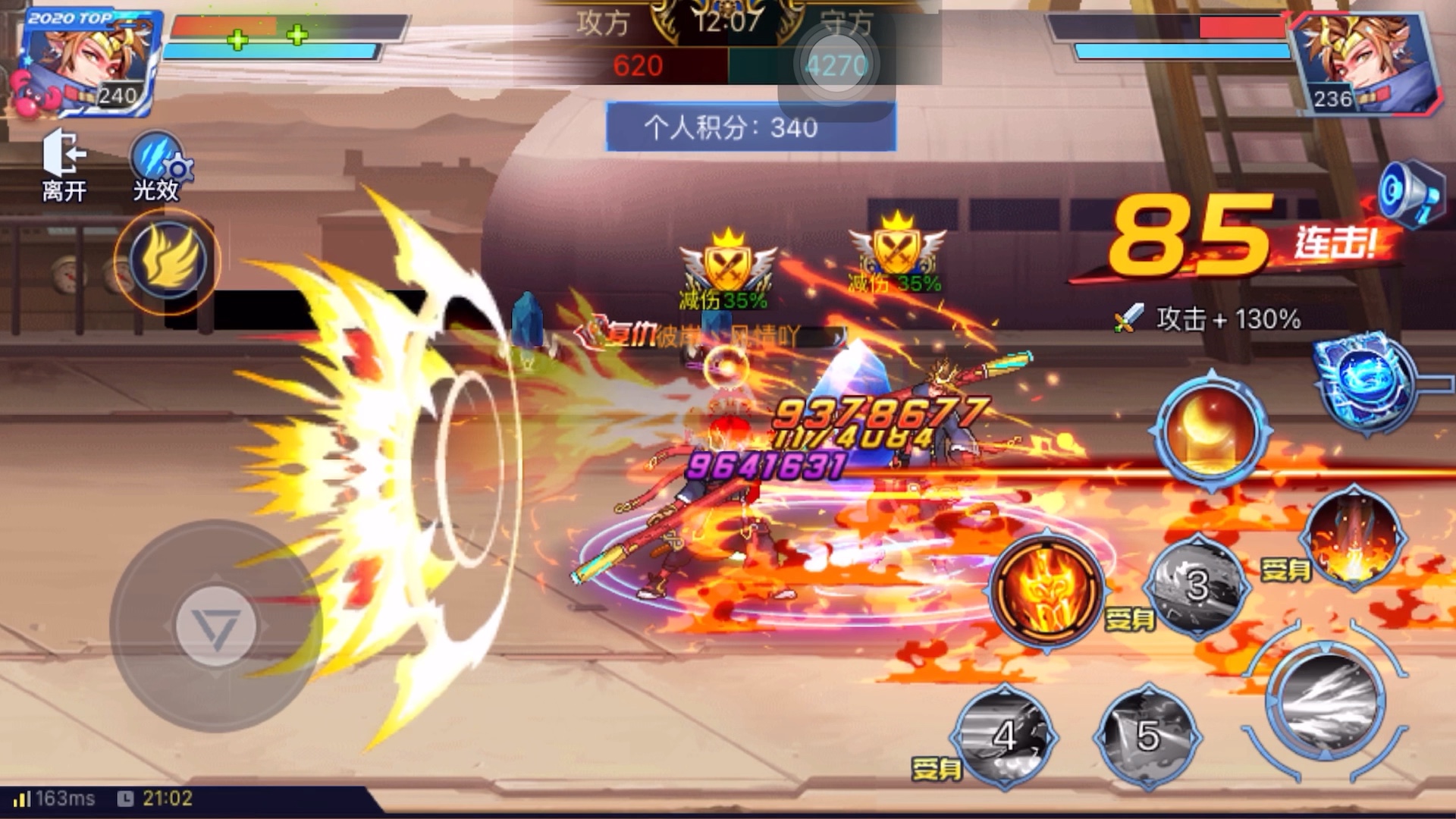
Task: Open the 光效 effects settings
Action: 158,167
